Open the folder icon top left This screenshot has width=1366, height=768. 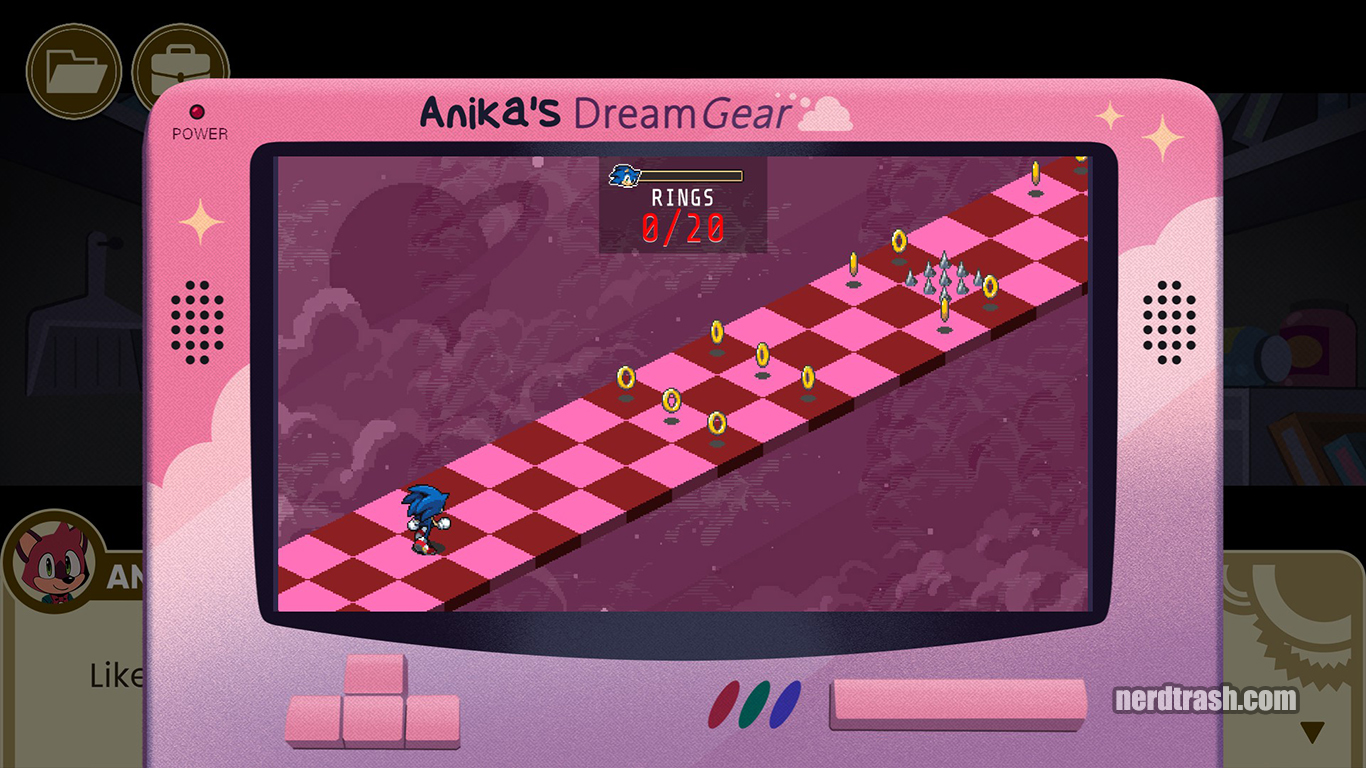click(73, 68)
